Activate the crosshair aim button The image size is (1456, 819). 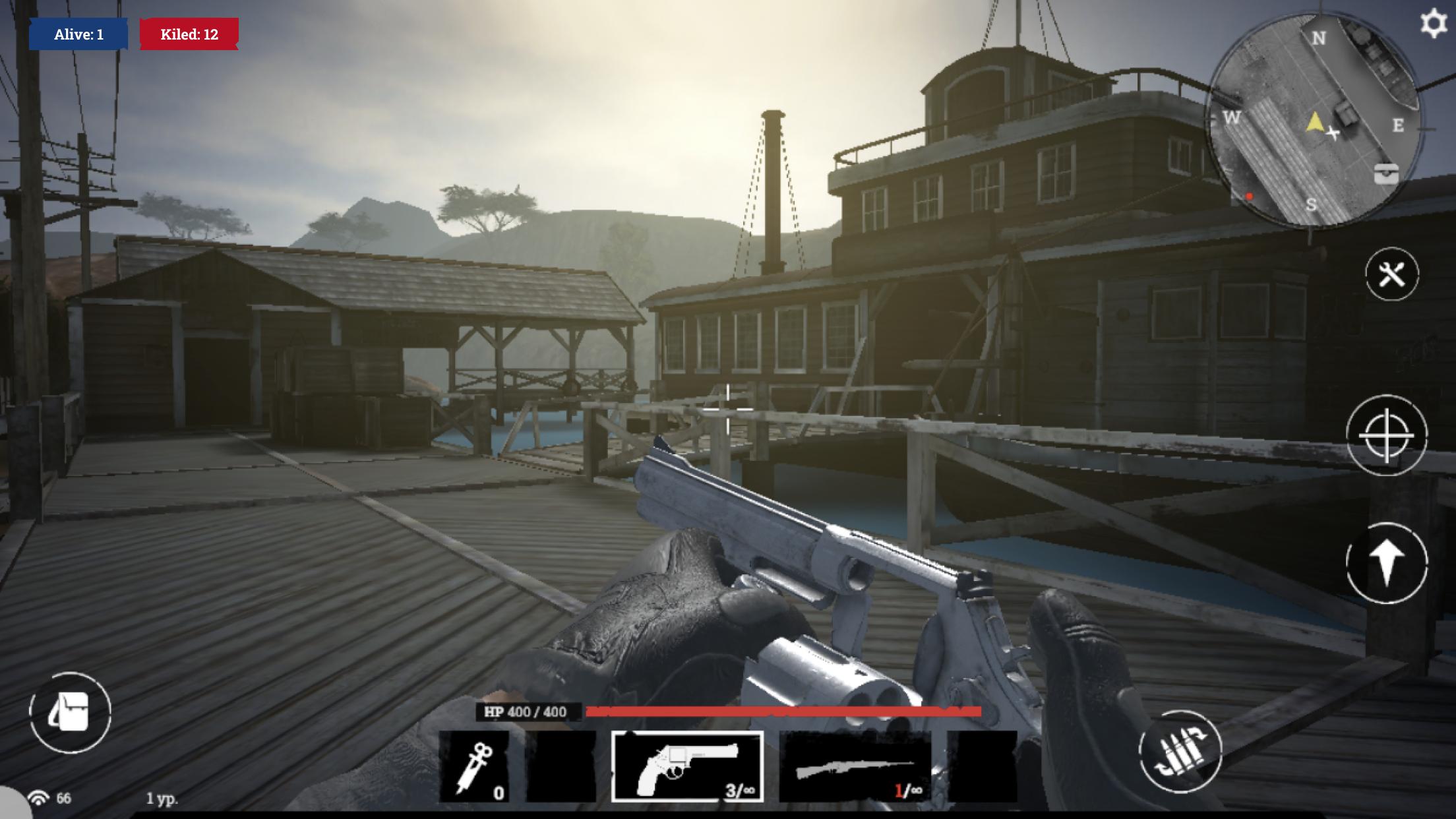pyautogui.click(x=1386, y=436)
